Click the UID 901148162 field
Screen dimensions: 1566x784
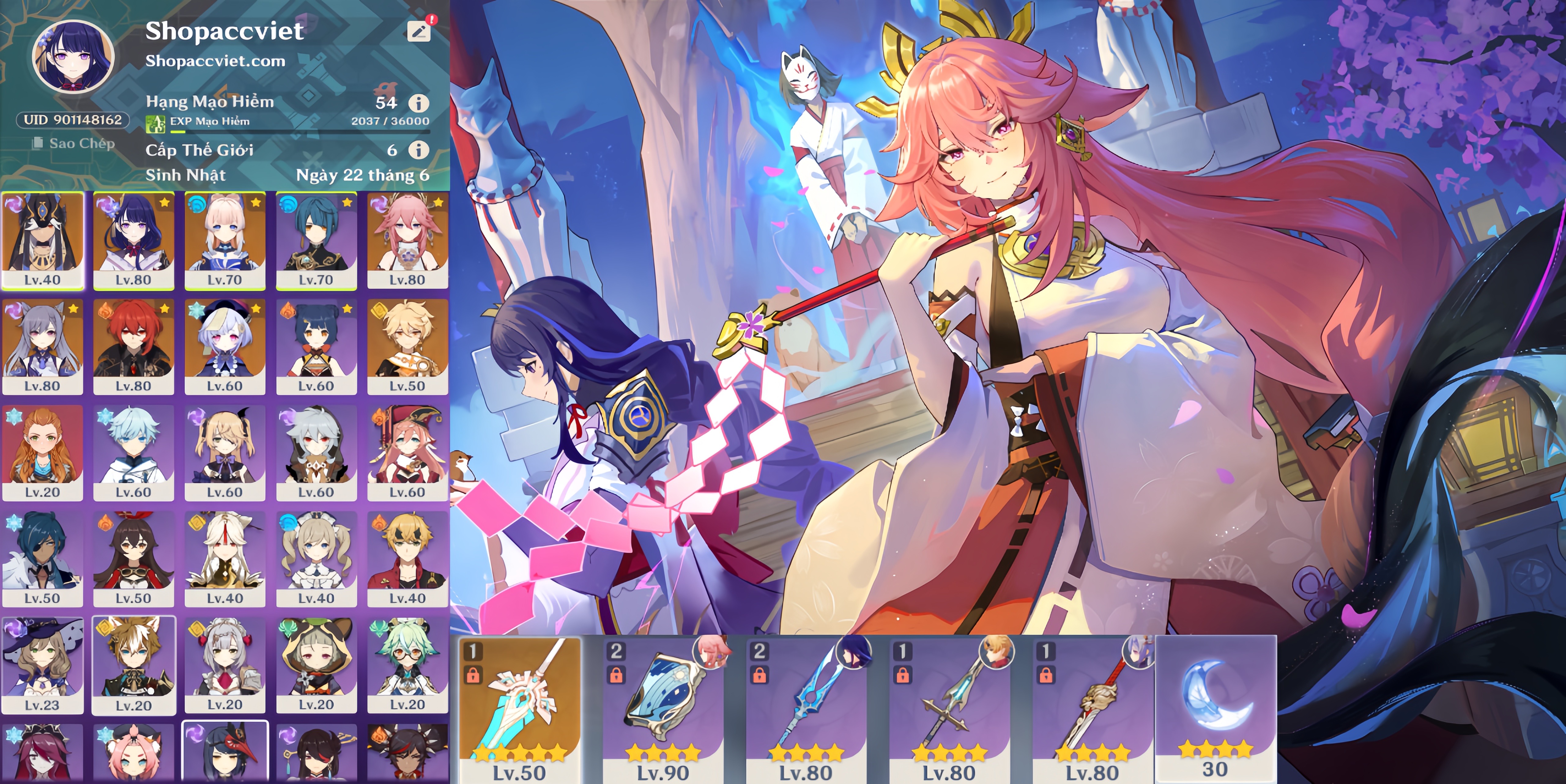click(73, 120)
